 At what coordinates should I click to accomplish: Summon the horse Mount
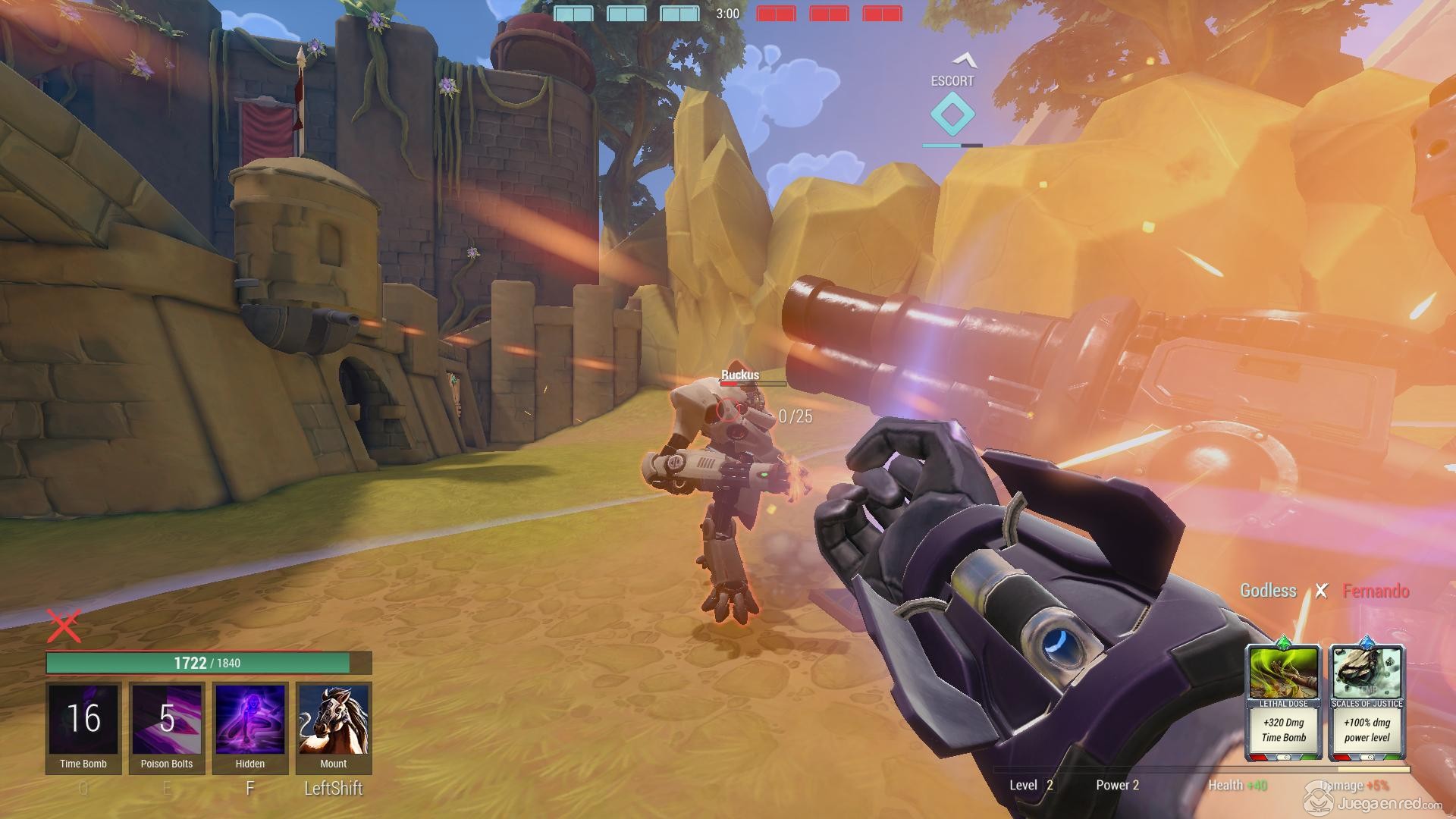coord(334,720)
